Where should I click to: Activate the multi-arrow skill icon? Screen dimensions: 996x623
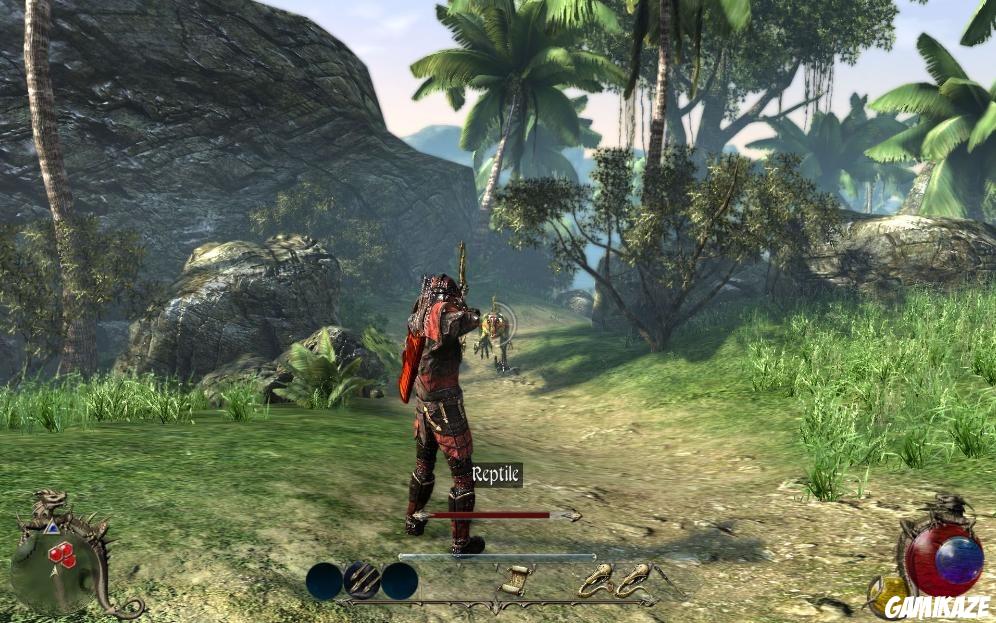361,581
